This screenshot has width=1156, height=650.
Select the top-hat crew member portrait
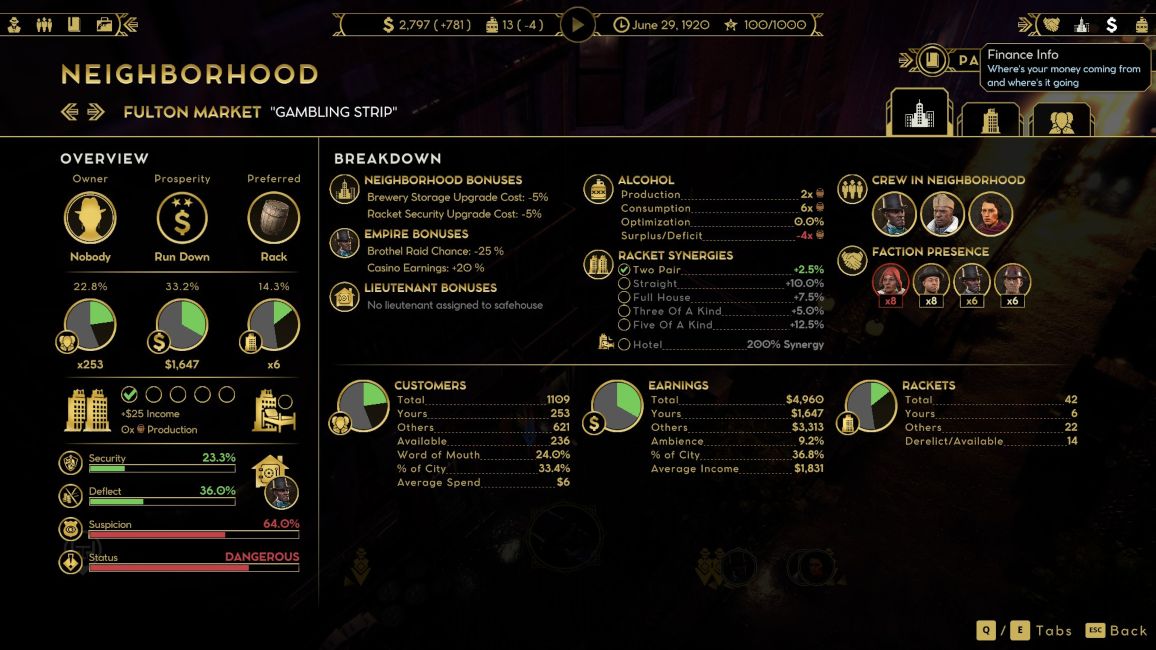[x=893, y=213]
